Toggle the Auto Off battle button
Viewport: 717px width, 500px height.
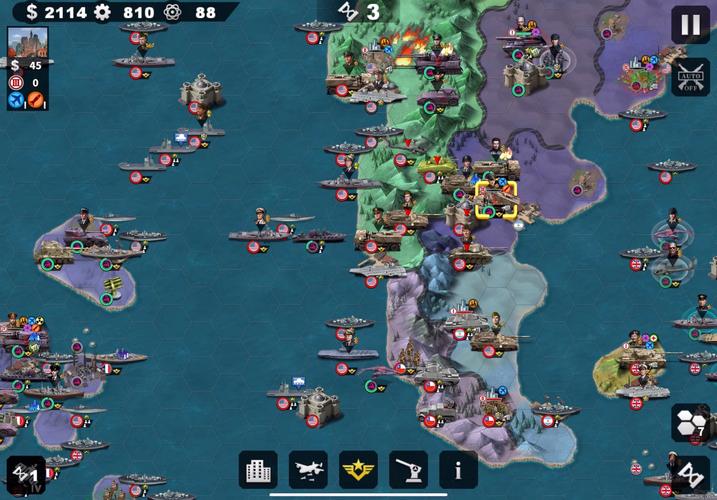coord(690,76)
